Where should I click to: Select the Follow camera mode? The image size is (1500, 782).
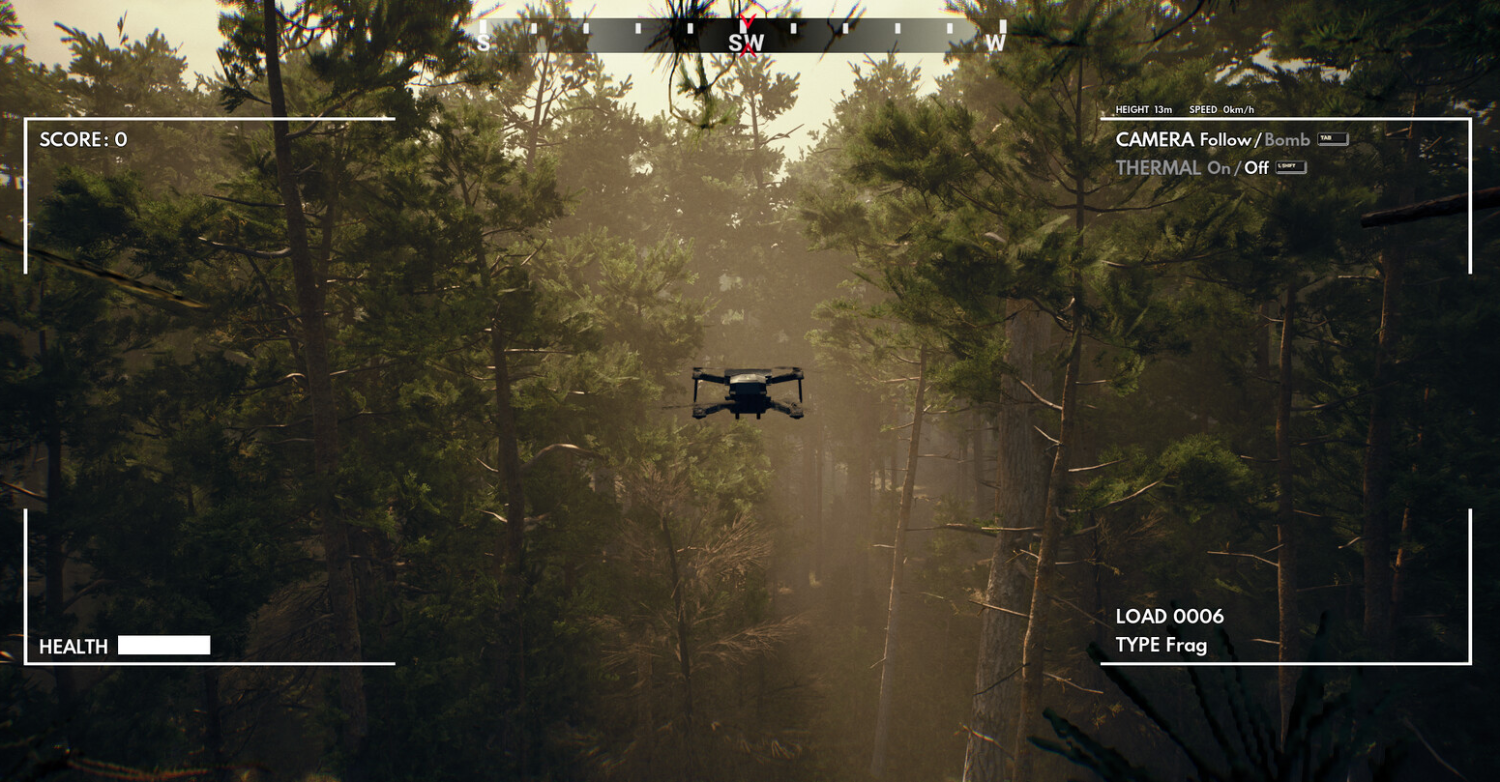(x=1225, y=140)
